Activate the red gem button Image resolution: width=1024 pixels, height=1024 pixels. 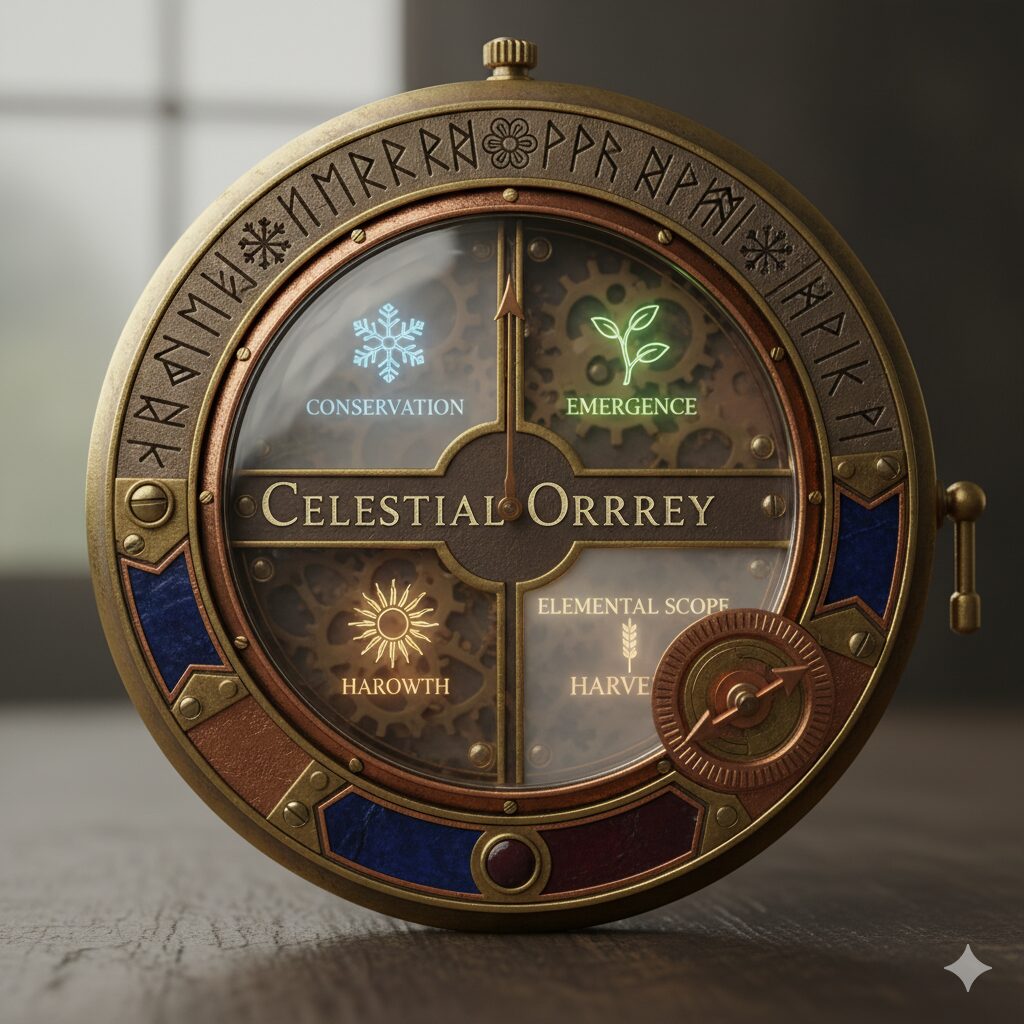(511, 862)
